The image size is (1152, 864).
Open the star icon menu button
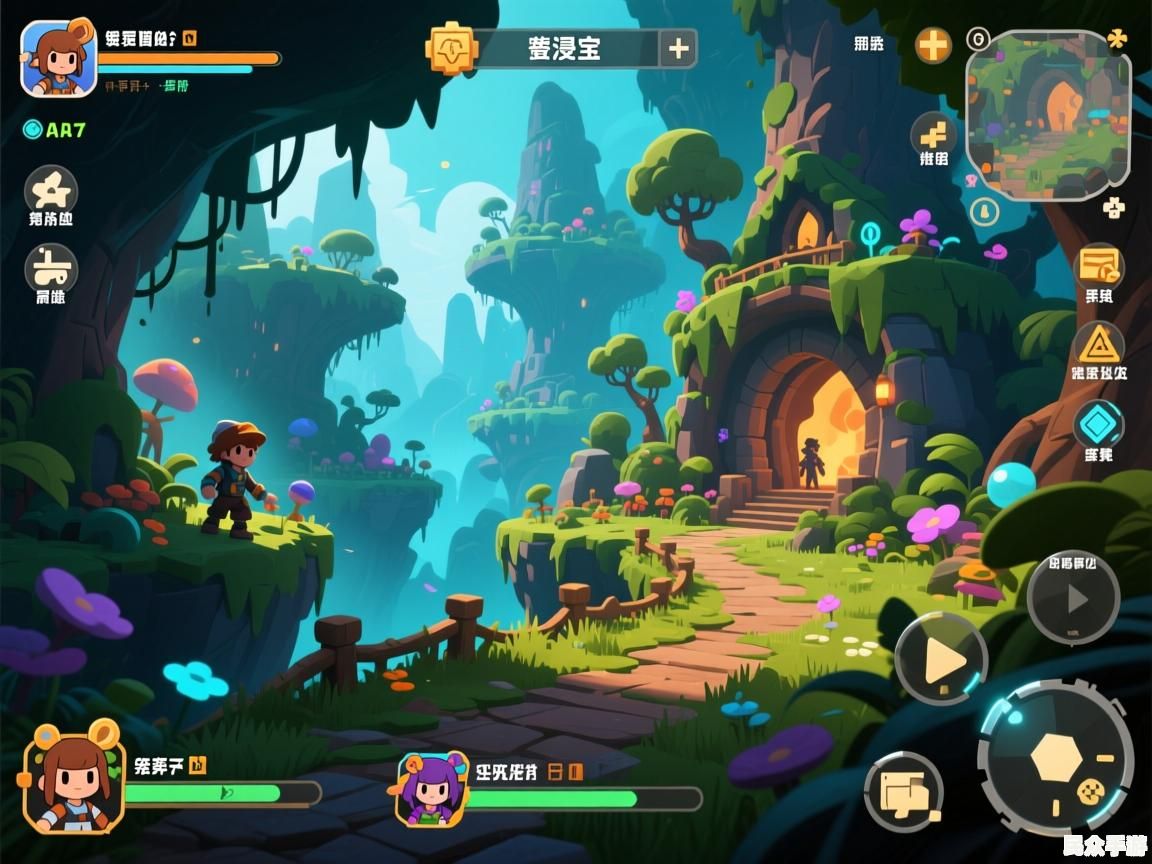pyautogui.click(x=51, y=190)
